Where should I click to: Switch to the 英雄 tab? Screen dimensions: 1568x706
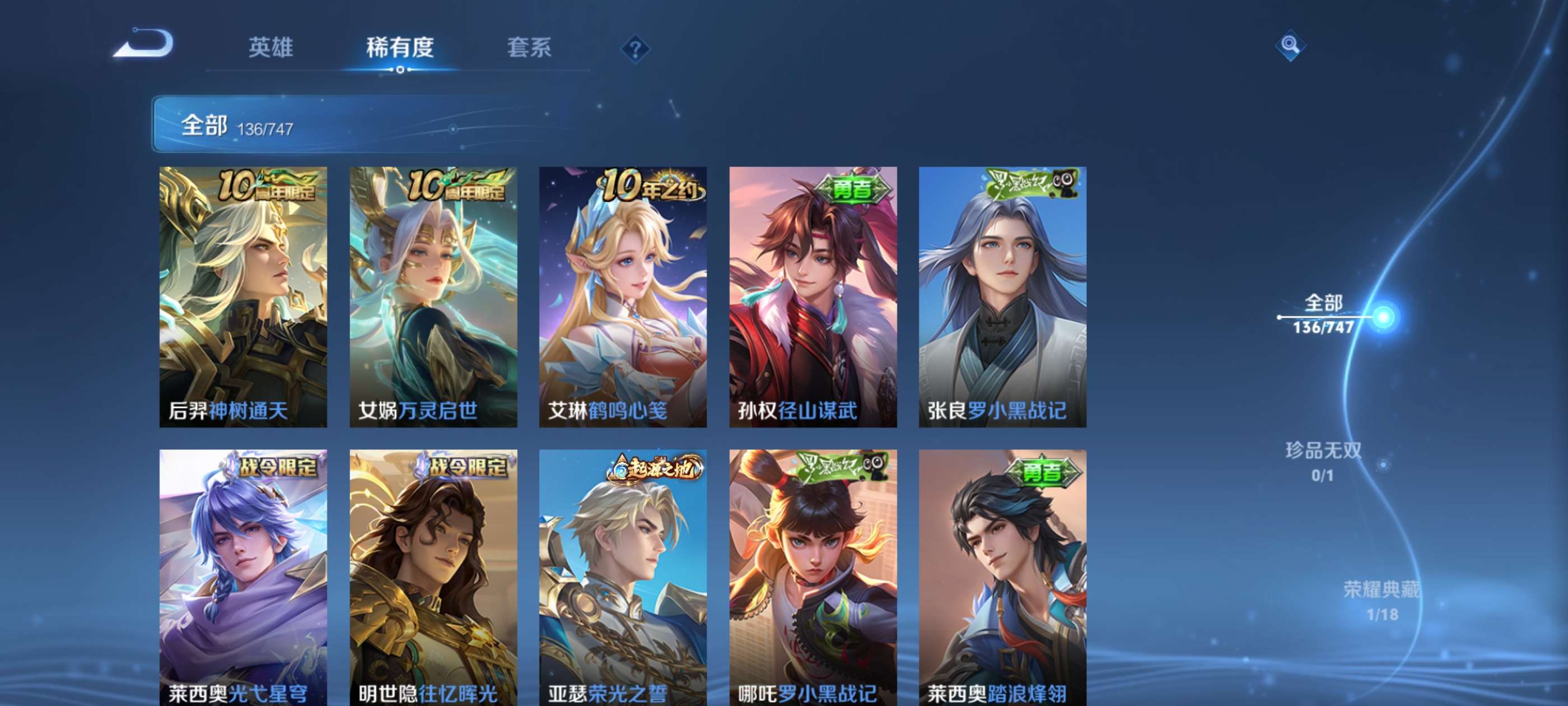coord(272,49)
